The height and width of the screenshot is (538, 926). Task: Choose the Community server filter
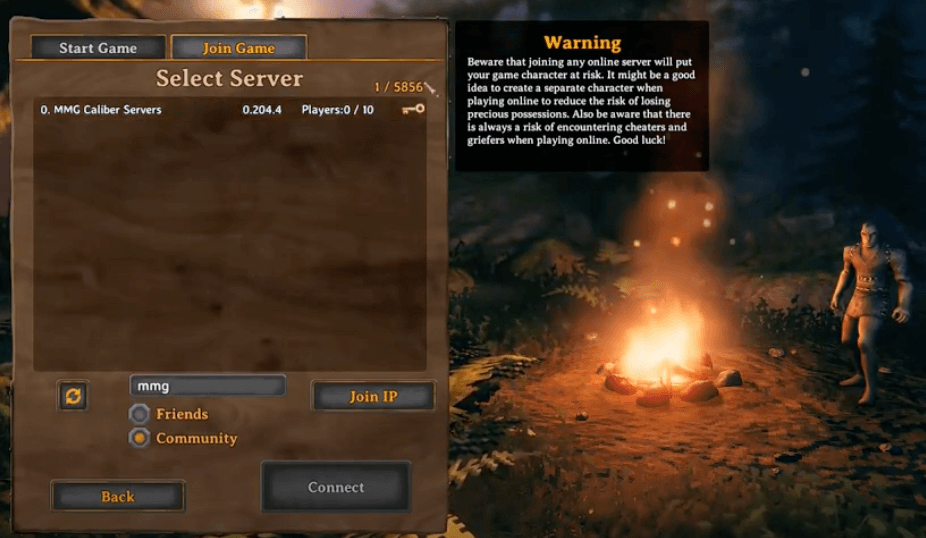click(140, 438)
